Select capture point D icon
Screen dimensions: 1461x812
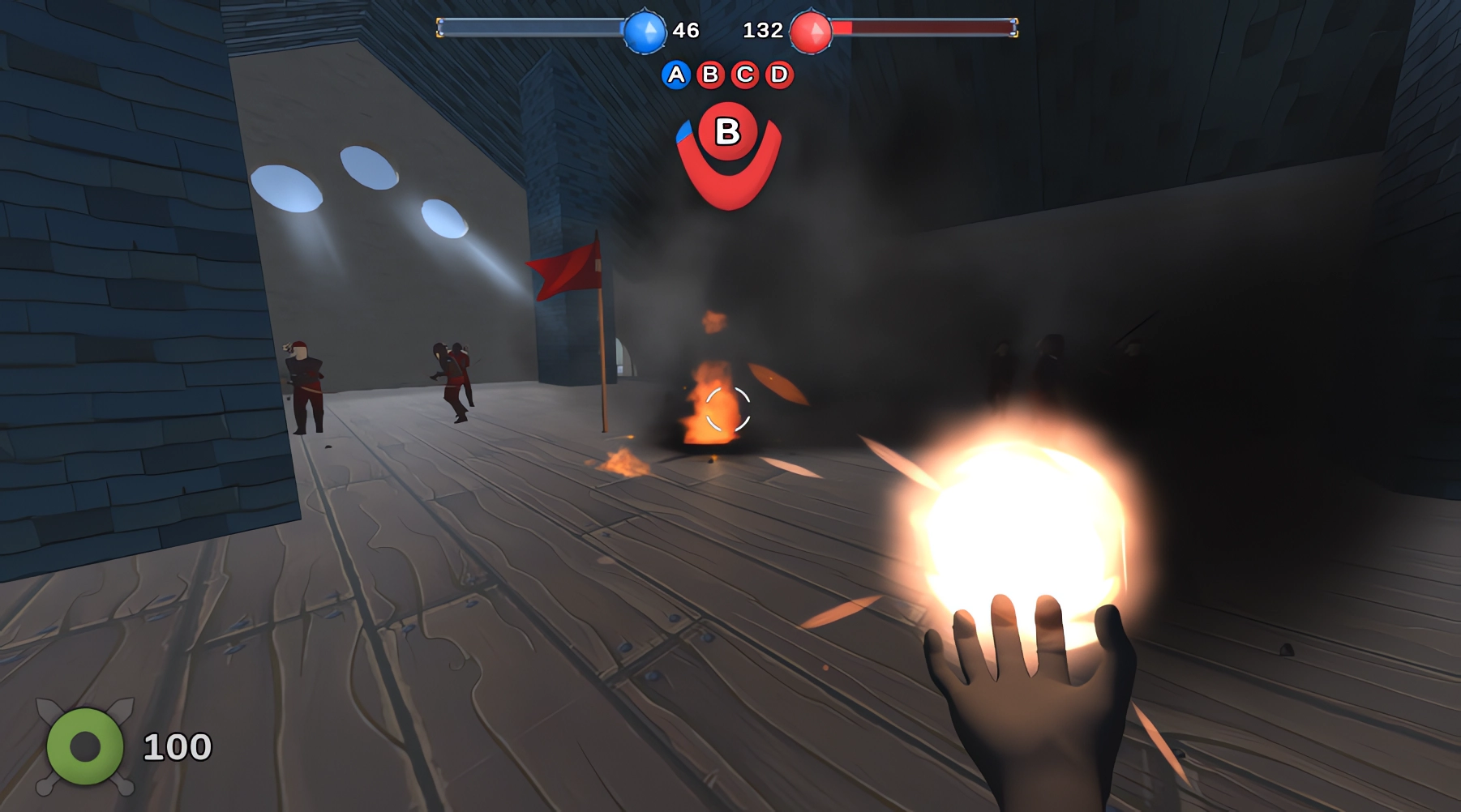tap(778, 75)
